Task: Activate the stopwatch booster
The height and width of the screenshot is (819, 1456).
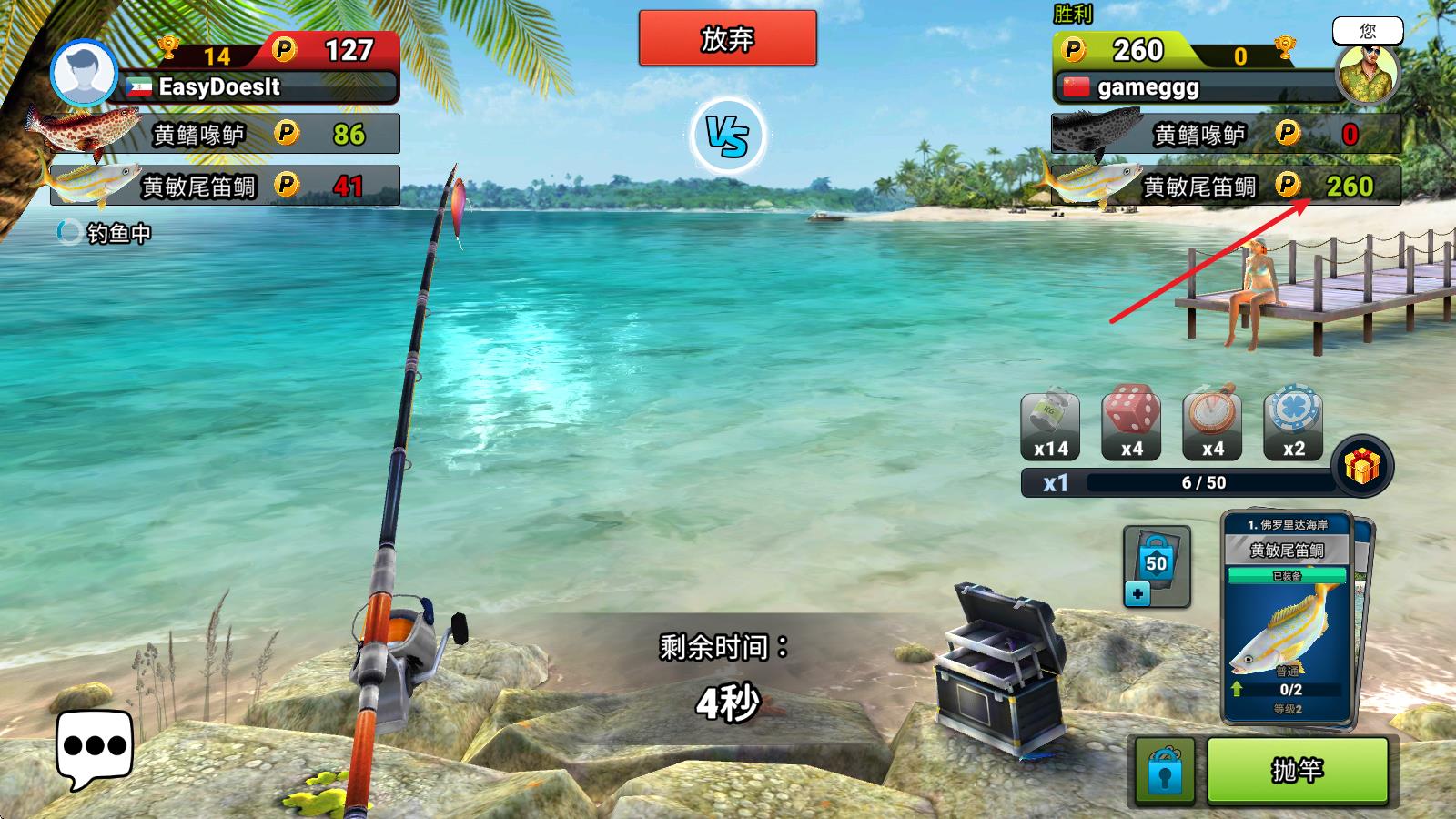Action: coord(1212,422)
